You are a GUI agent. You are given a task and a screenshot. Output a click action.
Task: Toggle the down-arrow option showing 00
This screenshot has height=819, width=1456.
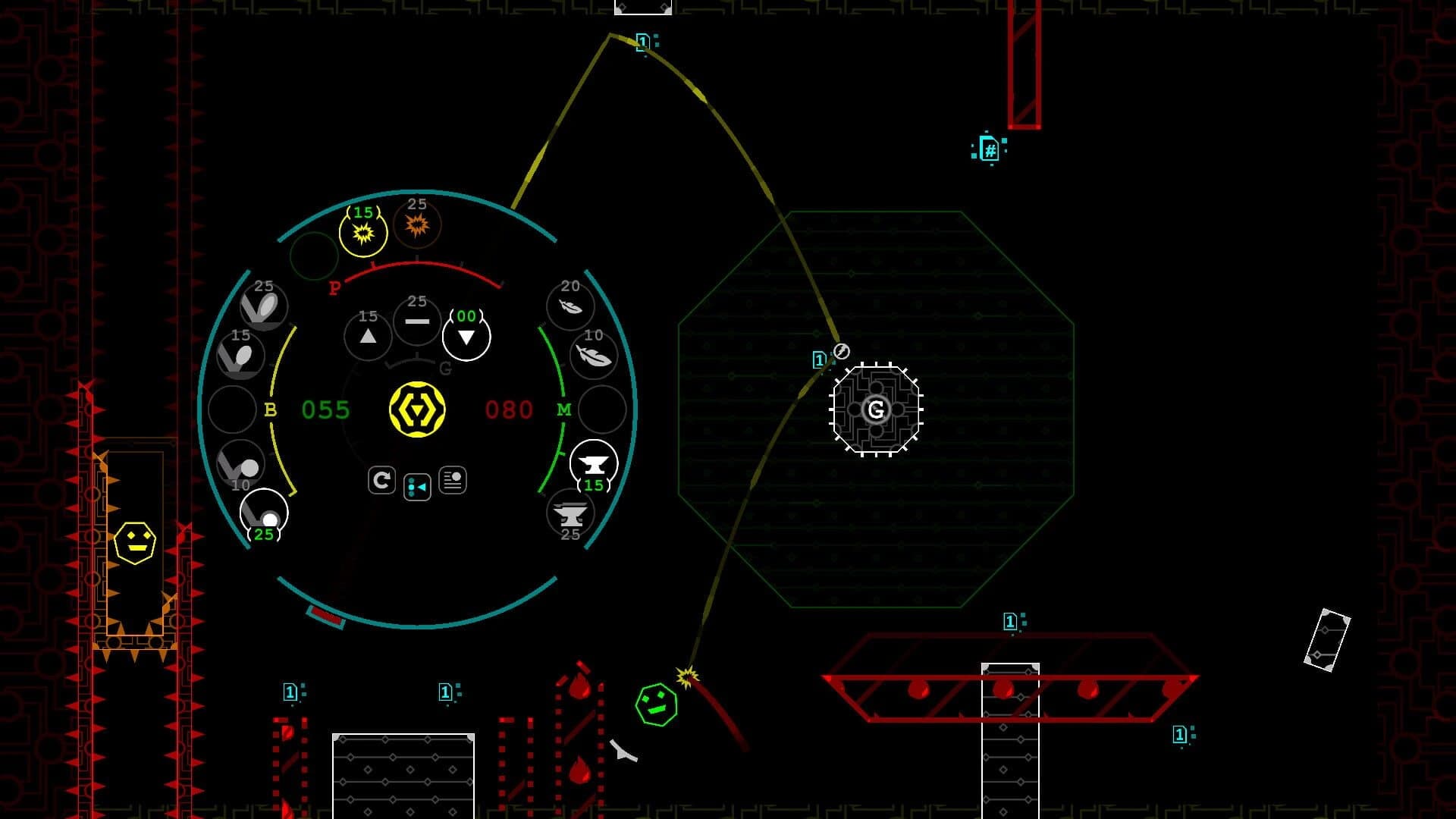click(x=466, y=334)
